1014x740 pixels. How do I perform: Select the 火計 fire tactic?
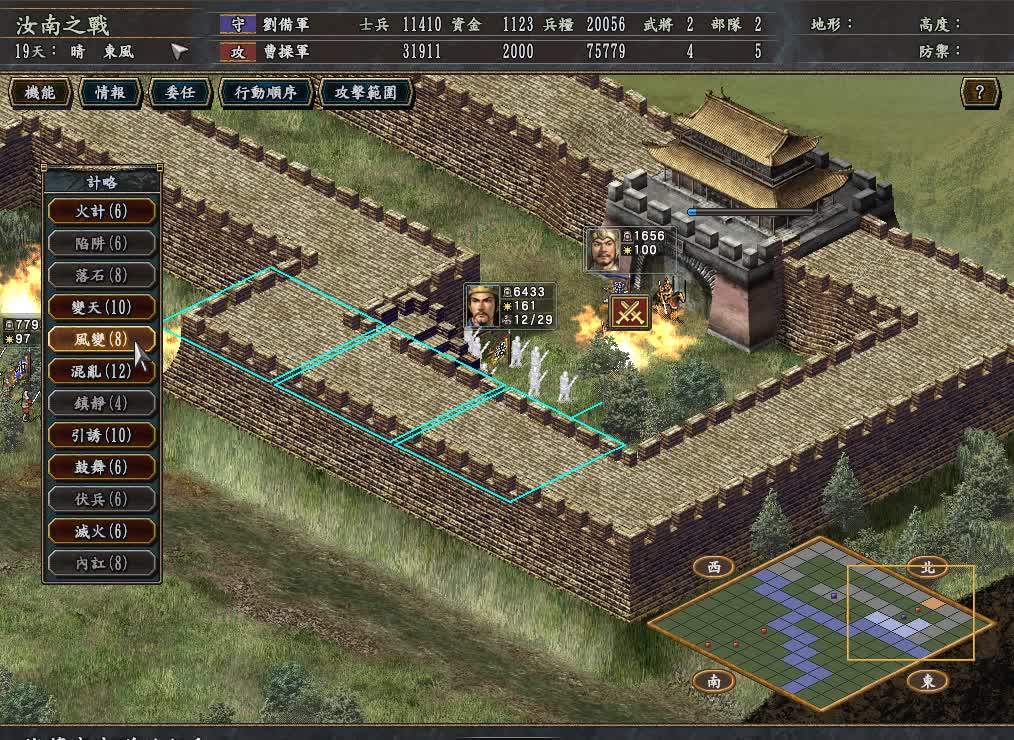(x=101, y=211)
